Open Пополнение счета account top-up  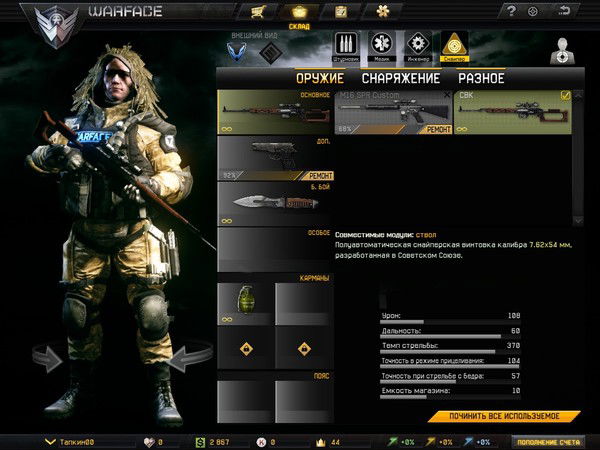(x=551, y=441)
